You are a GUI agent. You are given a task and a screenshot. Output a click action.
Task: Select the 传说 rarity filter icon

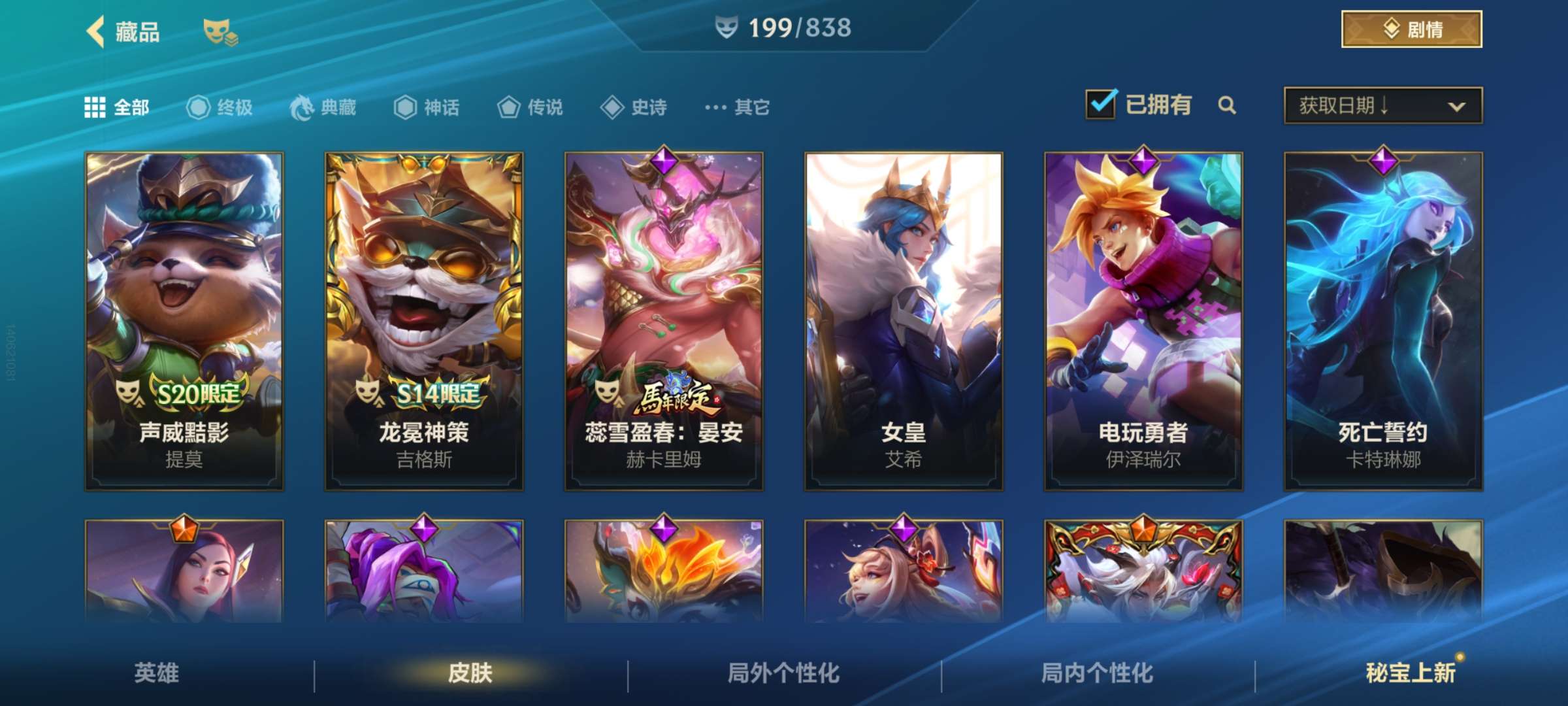tap(508, 107)
